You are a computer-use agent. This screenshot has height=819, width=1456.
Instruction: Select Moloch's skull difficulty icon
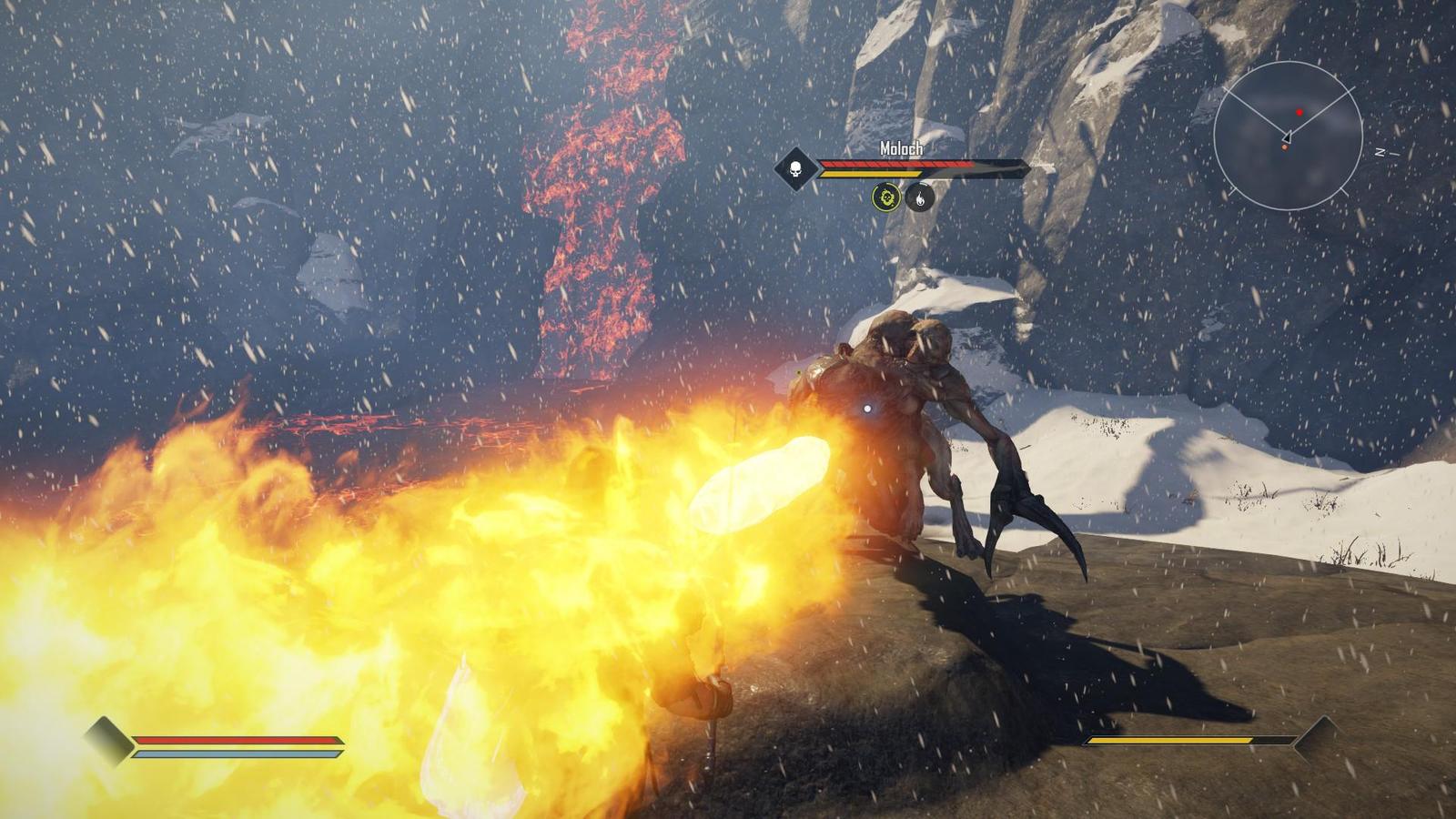click(795, 169)
